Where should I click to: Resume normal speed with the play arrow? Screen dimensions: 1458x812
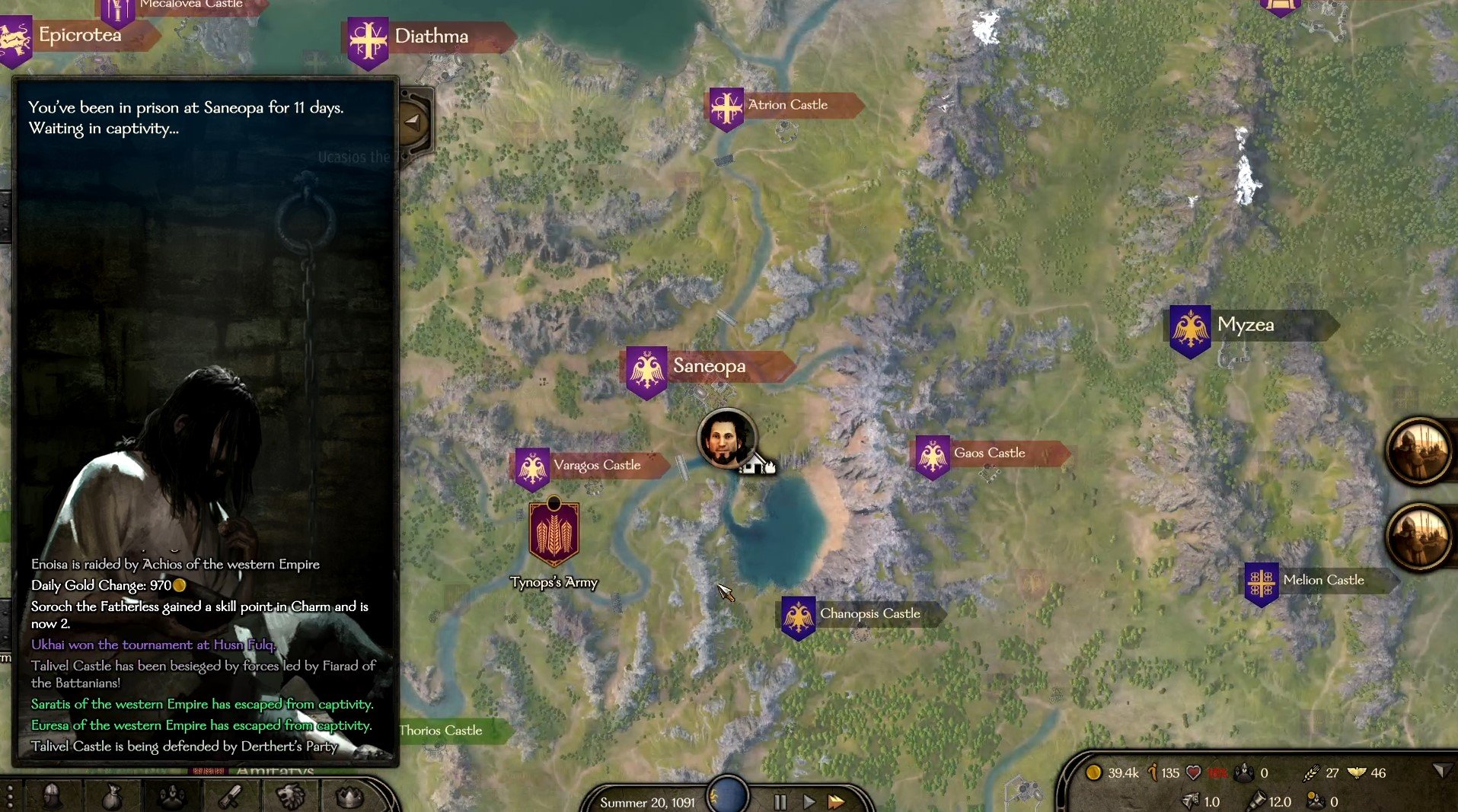[x=809, y=801]
